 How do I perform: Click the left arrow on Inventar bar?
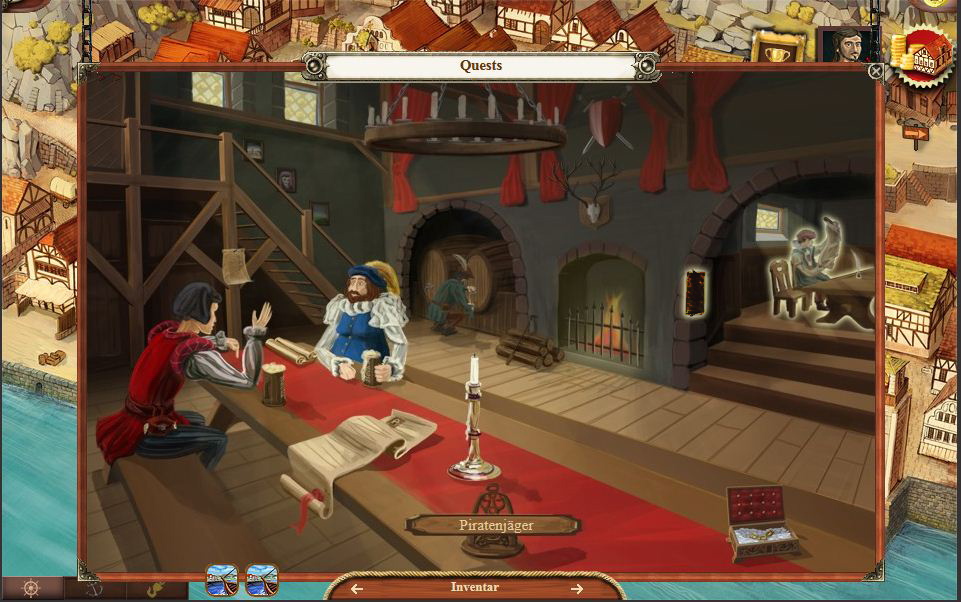(357, 589)
